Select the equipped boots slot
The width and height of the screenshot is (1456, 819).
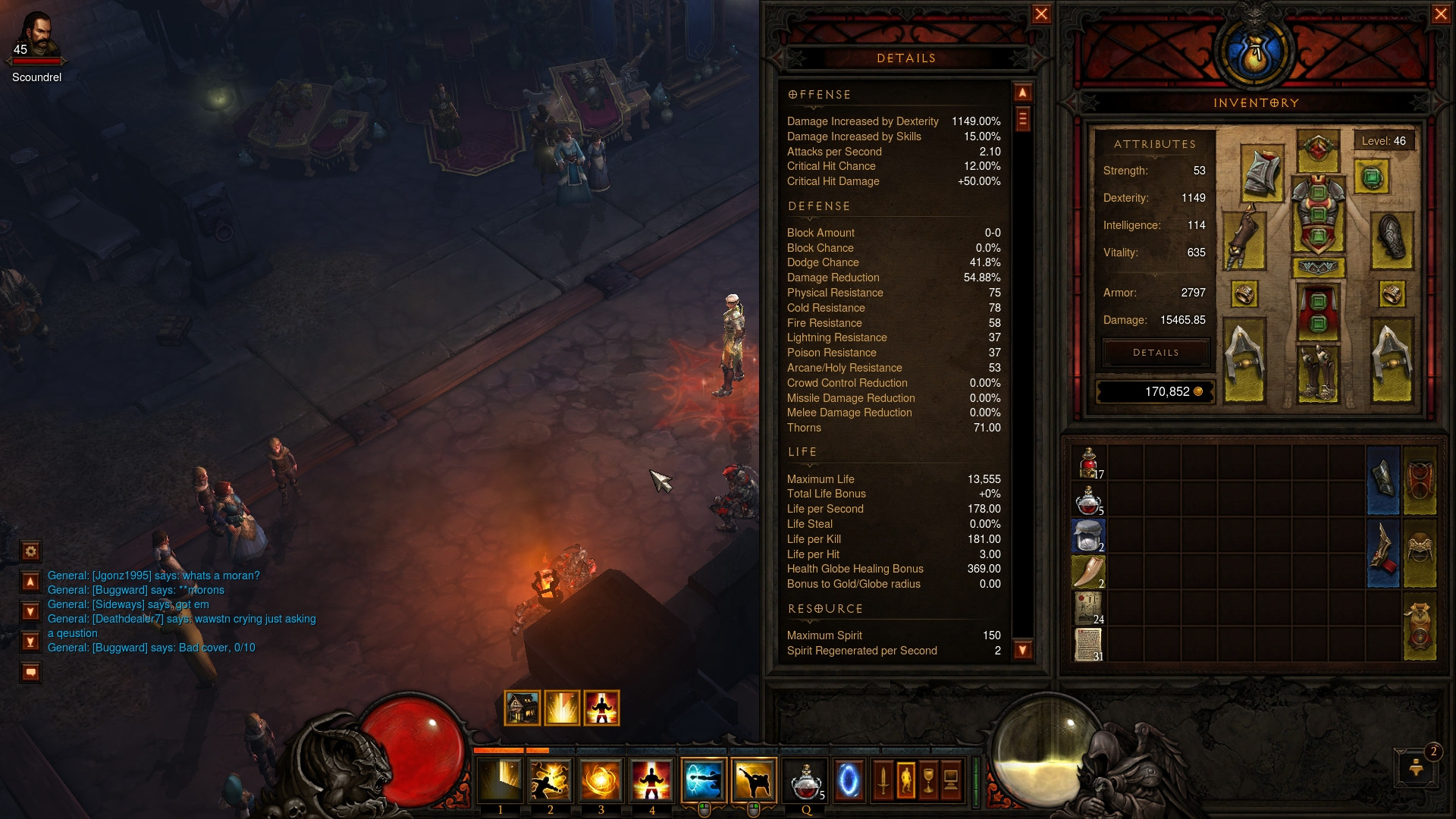point(1318,372)
